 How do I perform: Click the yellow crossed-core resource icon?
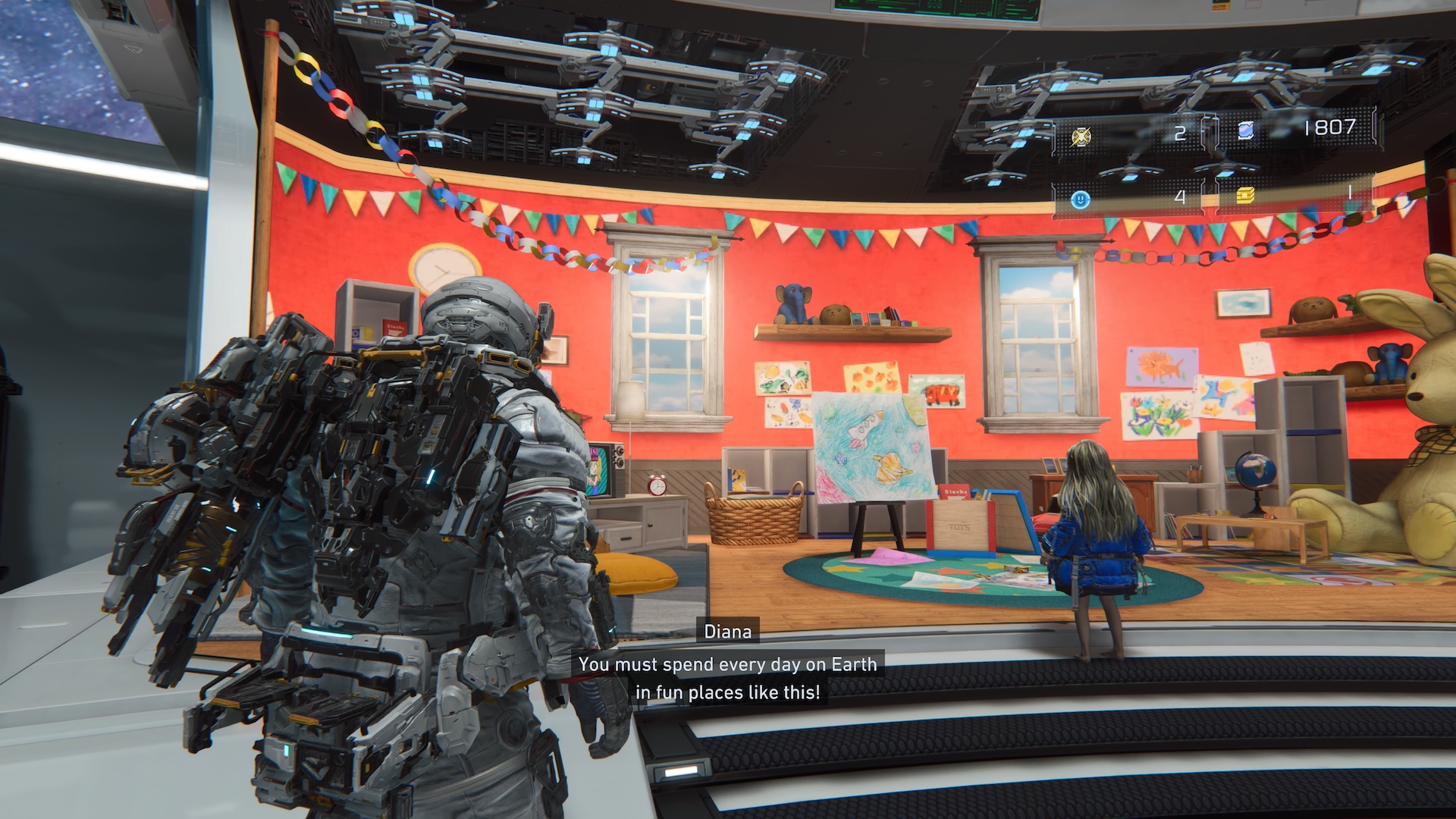pyautogui.click(x=1081, y=136)
